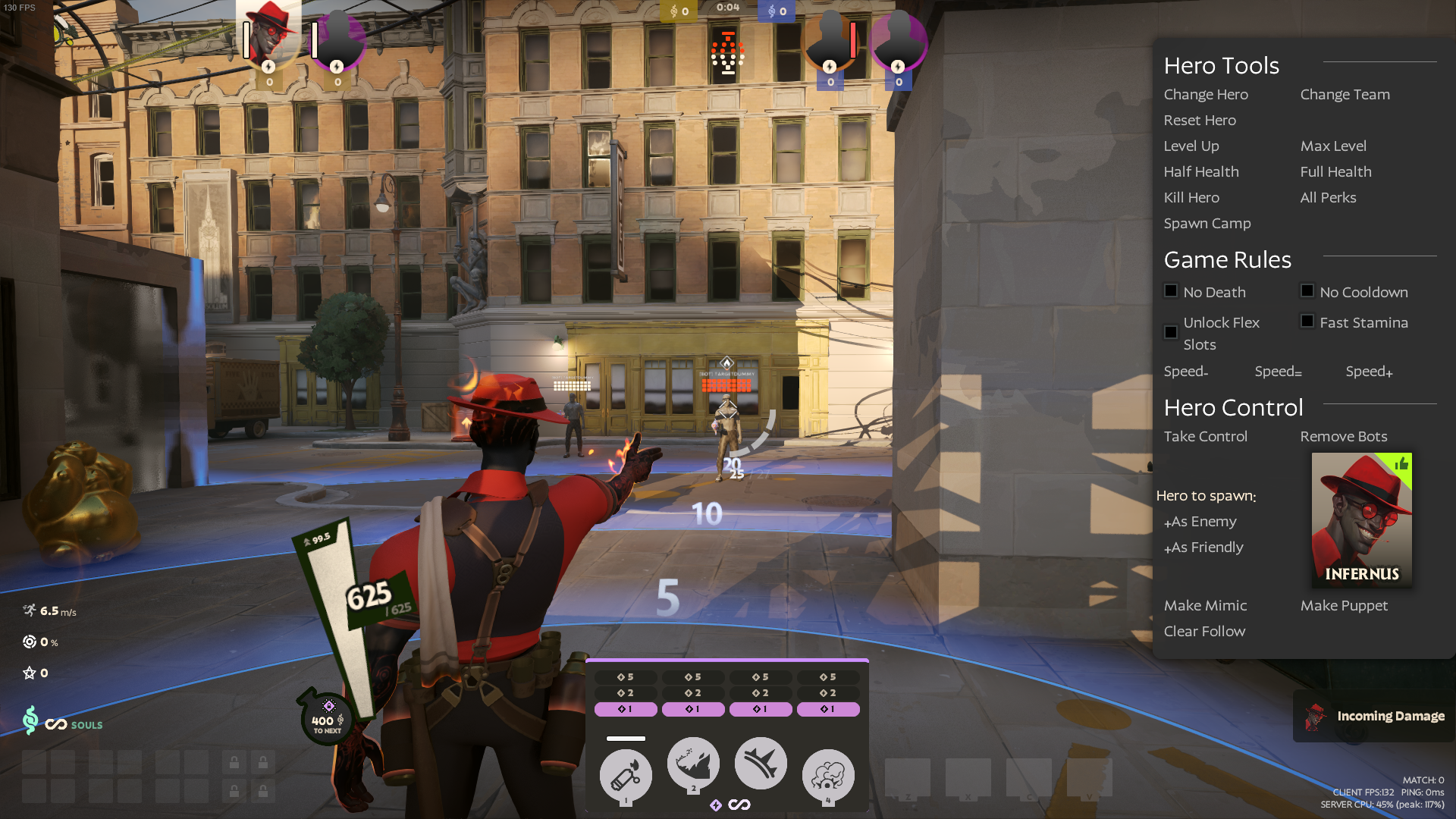The image size is (1456, 819).
Task: Increase game speed with Speed+
Action: 1369,372
